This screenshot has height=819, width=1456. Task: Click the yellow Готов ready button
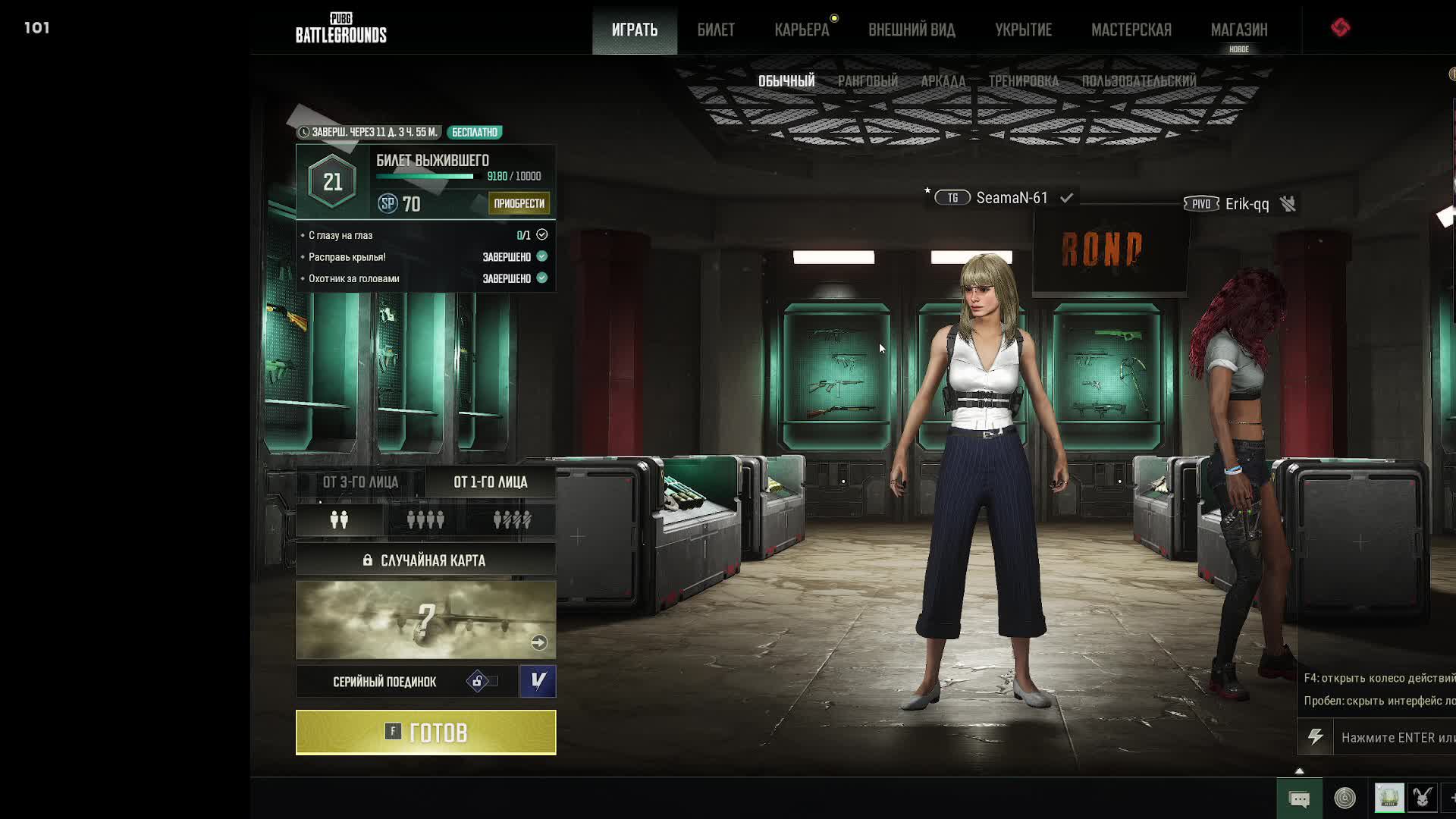[425, 733]
